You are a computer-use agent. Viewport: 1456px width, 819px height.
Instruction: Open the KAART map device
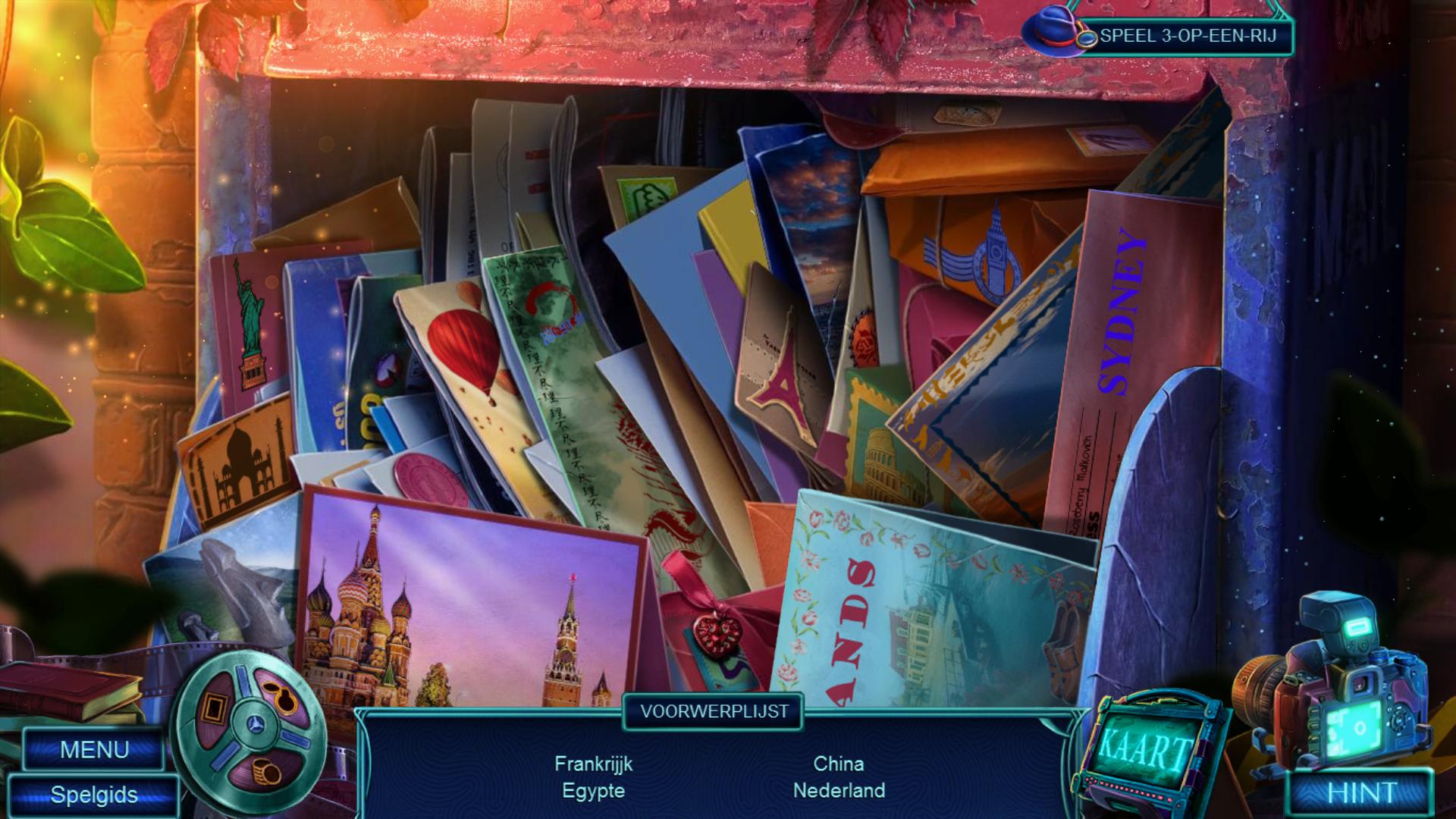(x=1144, y=749)
